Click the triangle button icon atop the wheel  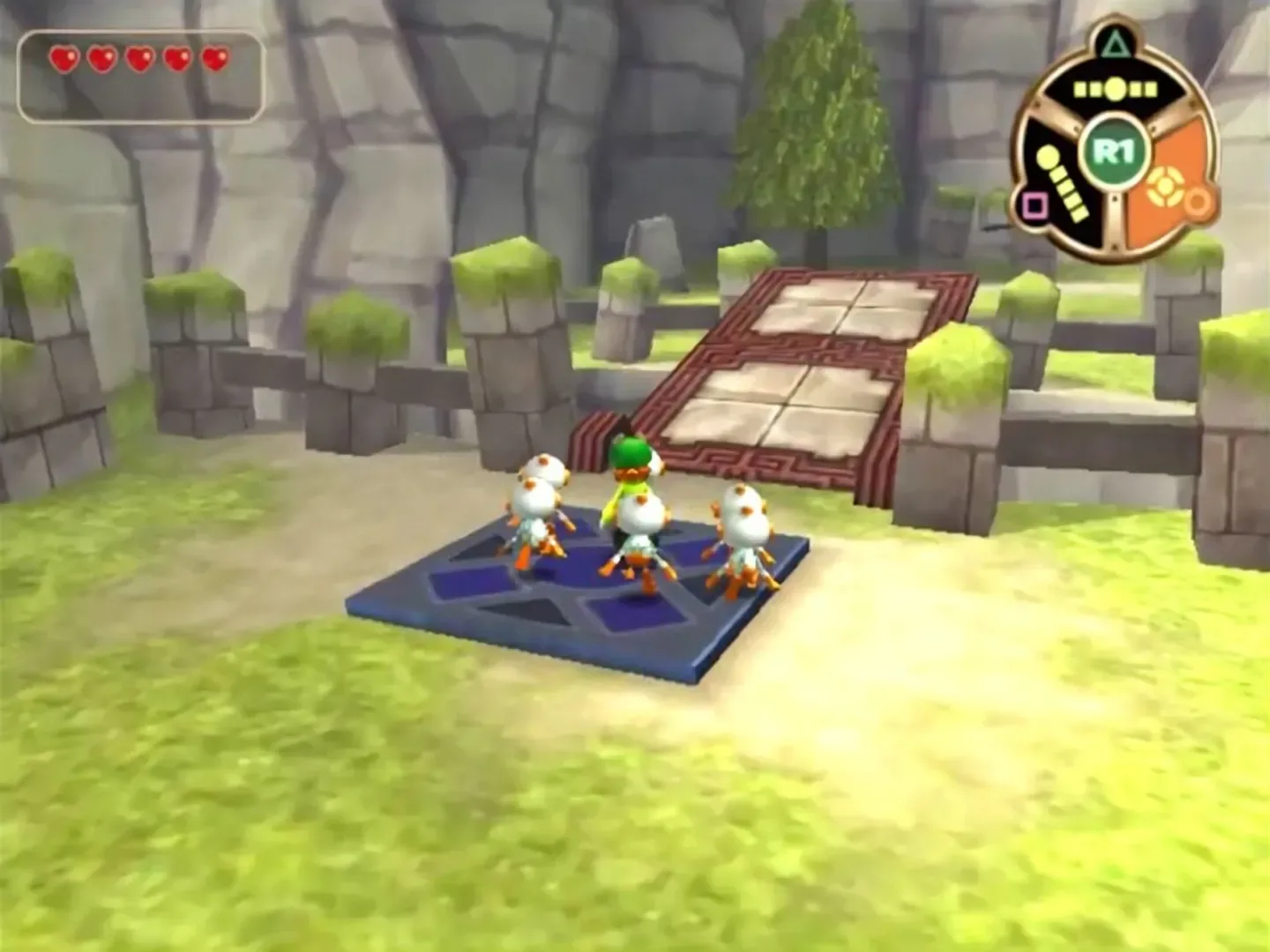point(1116,44)
